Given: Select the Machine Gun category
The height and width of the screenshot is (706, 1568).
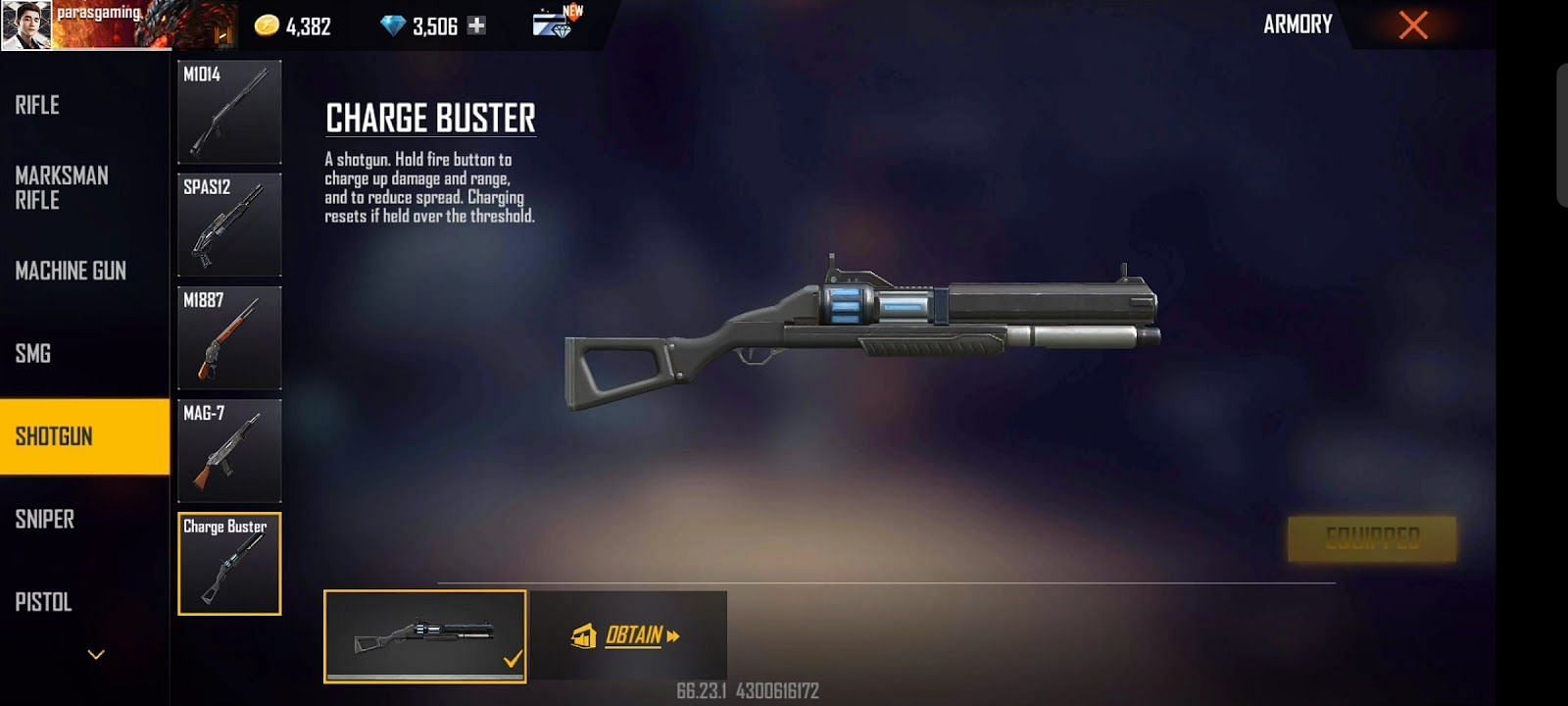Looking at the screenshot, I should pos(71,271).
